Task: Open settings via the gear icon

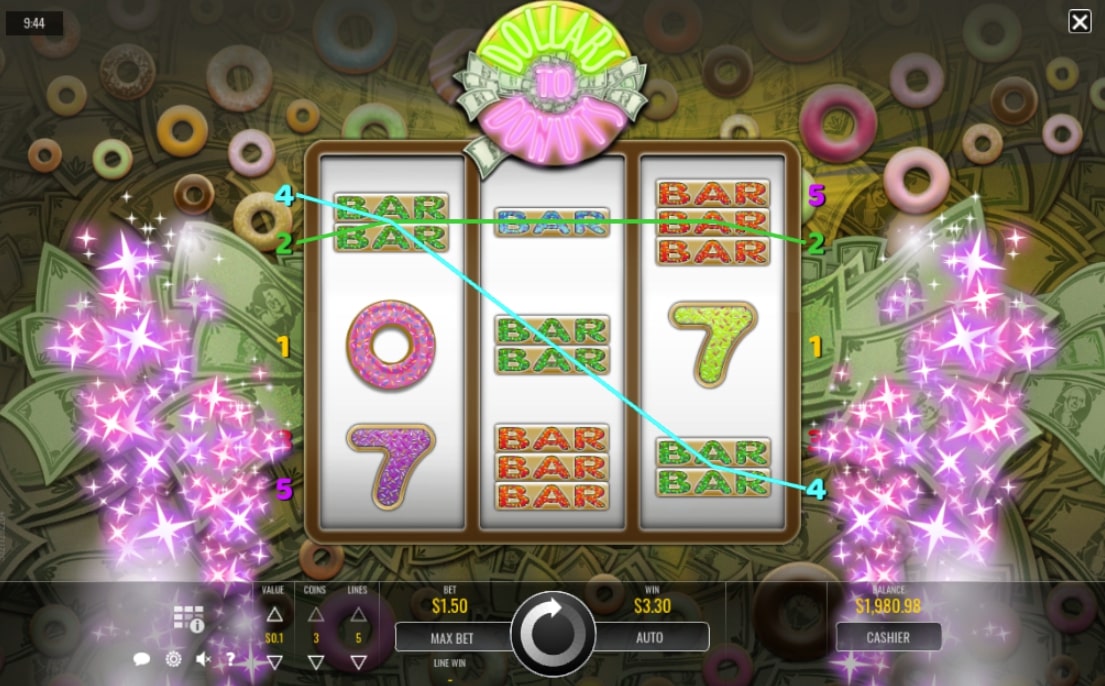Action: pyautogui.click(x=173, y=659)
